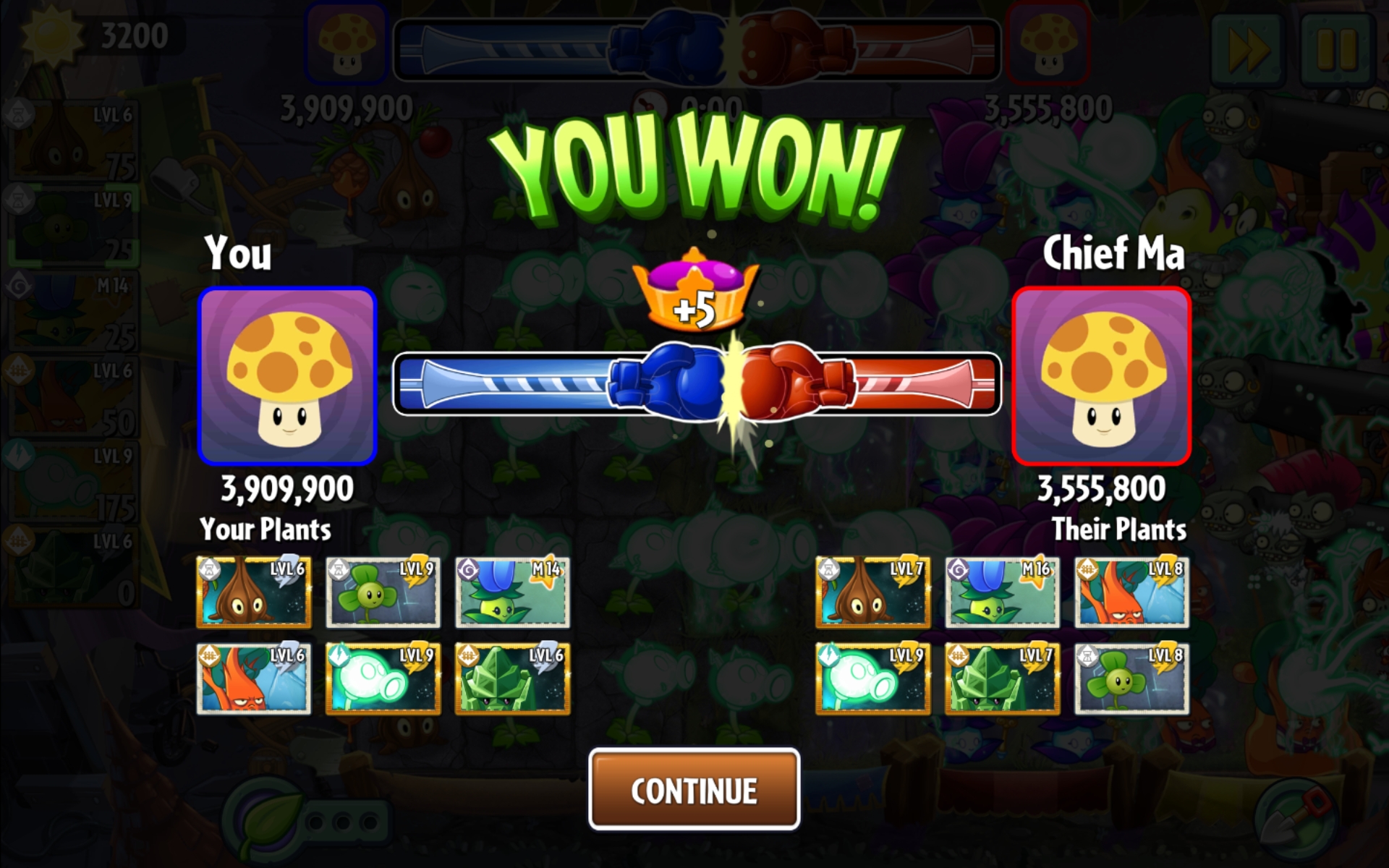The height and width of the screenshot is (868, 1389).
Task: Inspect opponent's LVL 8 orange plant card
Action: click(x=1131, y=592)
